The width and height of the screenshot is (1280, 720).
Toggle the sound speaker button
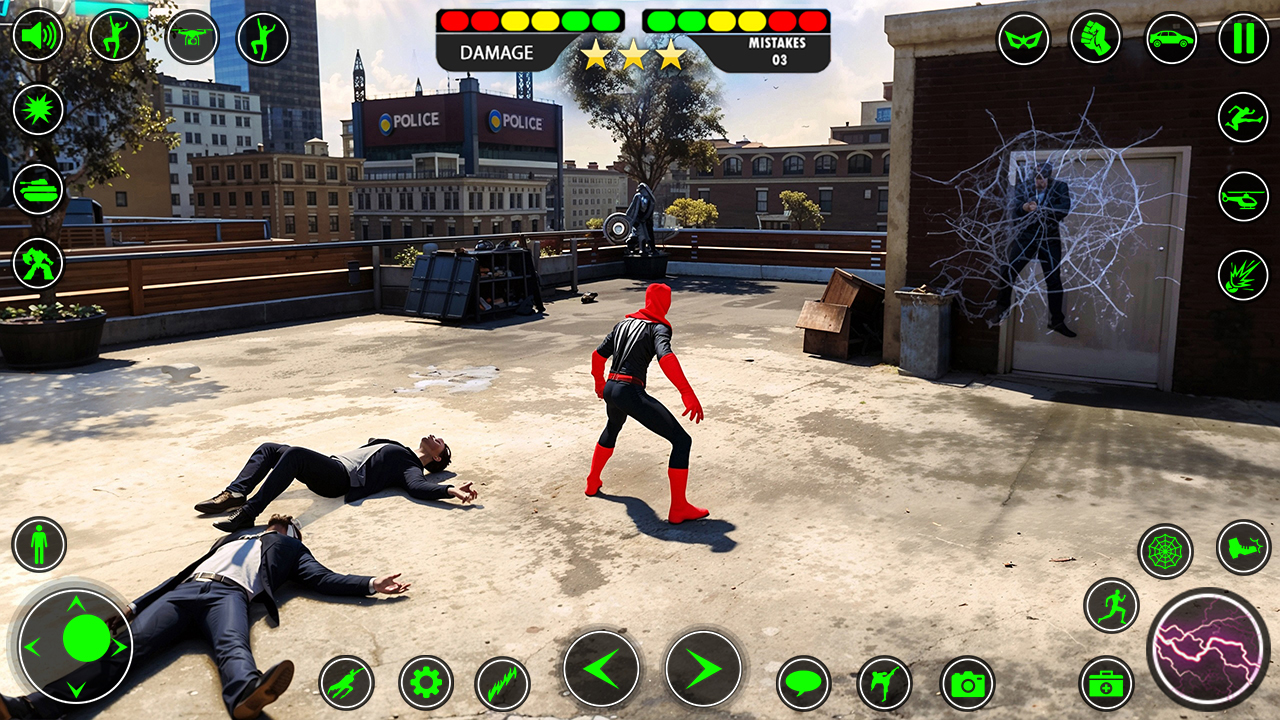(x=38, y=35)
